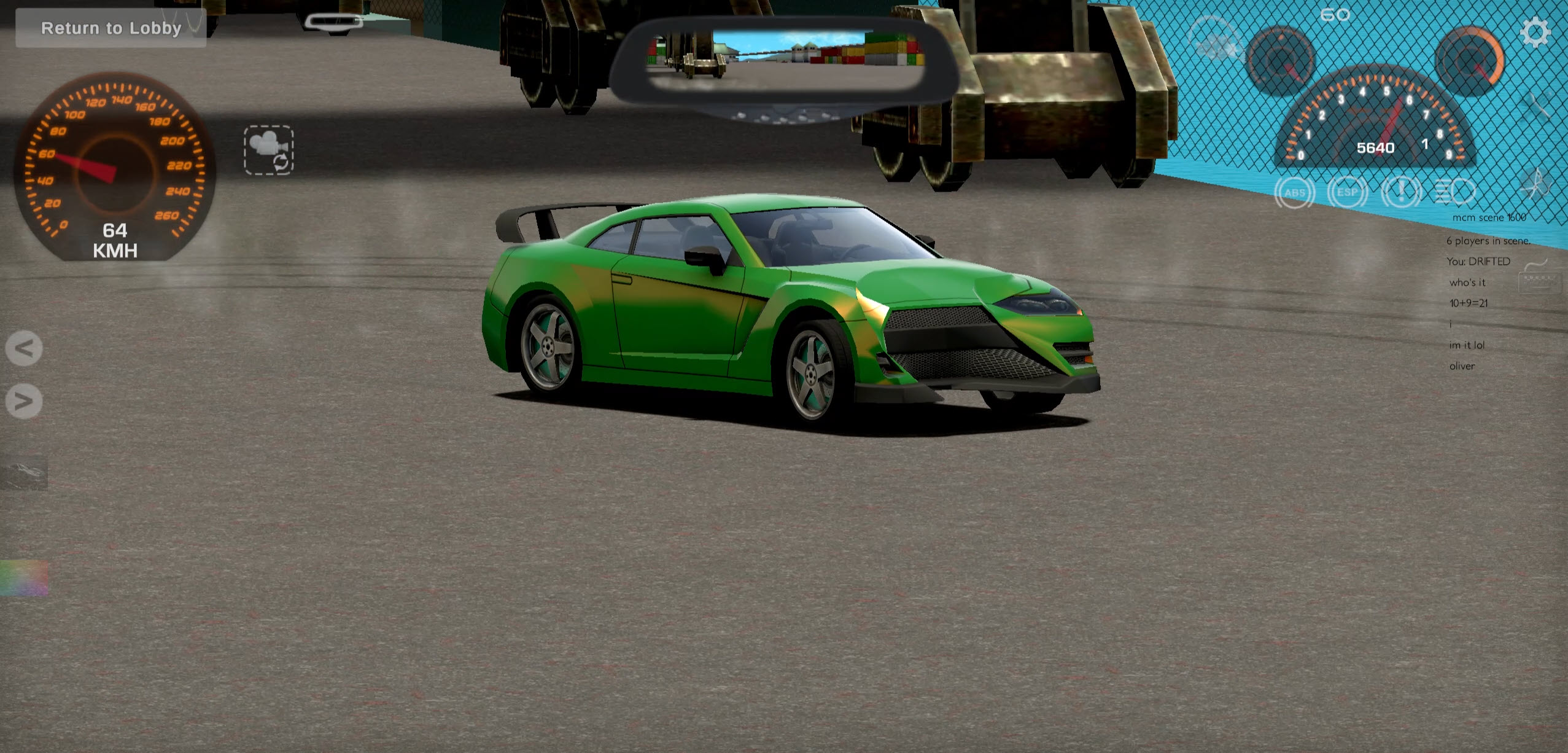Viewport: 1568px width, 753px height.
Task: Expand the Return to Lobby dropdown arrow
Action: point(195,28)
